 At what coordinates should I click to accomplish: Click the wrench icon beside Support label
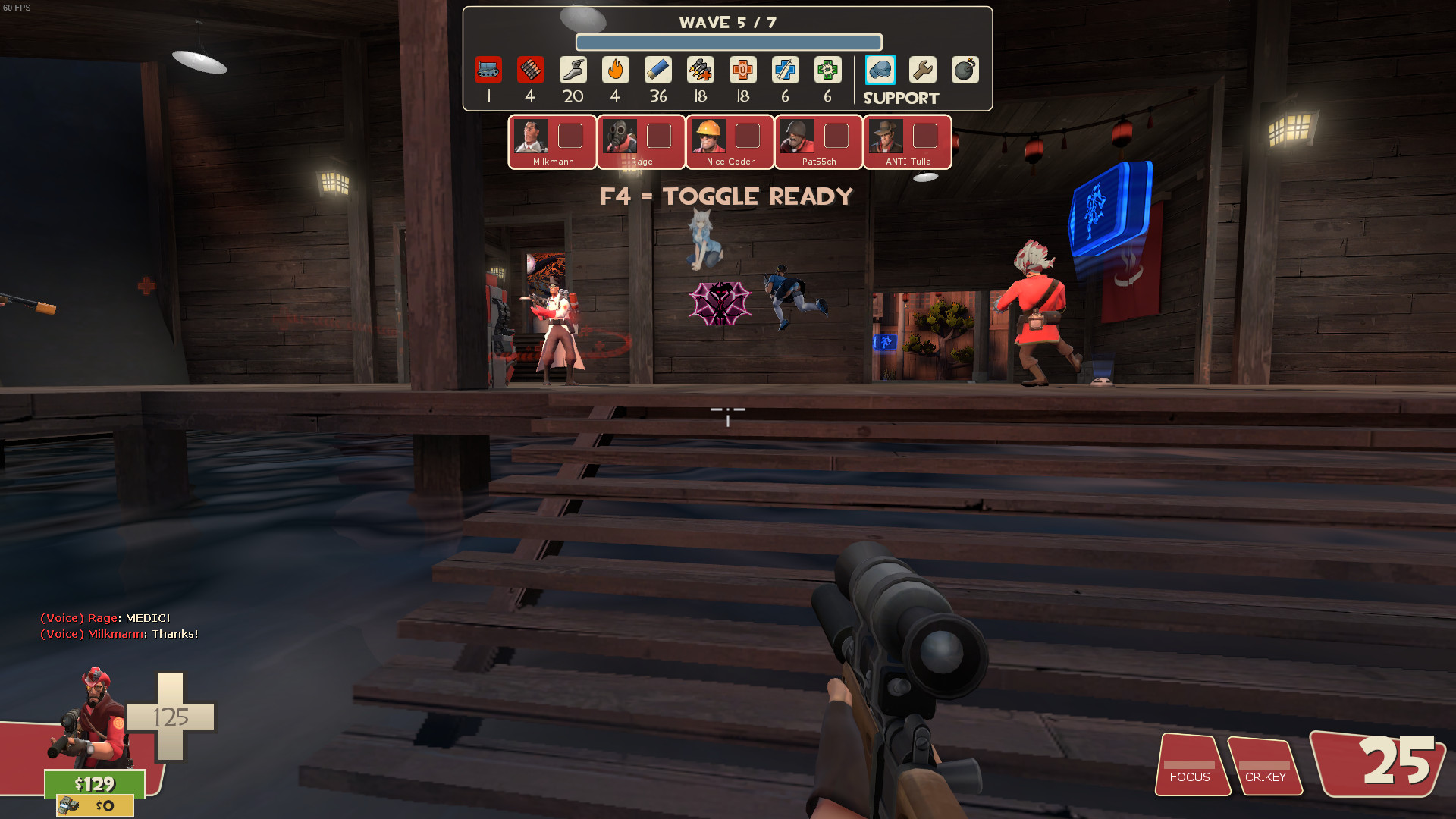click(922, 71)
